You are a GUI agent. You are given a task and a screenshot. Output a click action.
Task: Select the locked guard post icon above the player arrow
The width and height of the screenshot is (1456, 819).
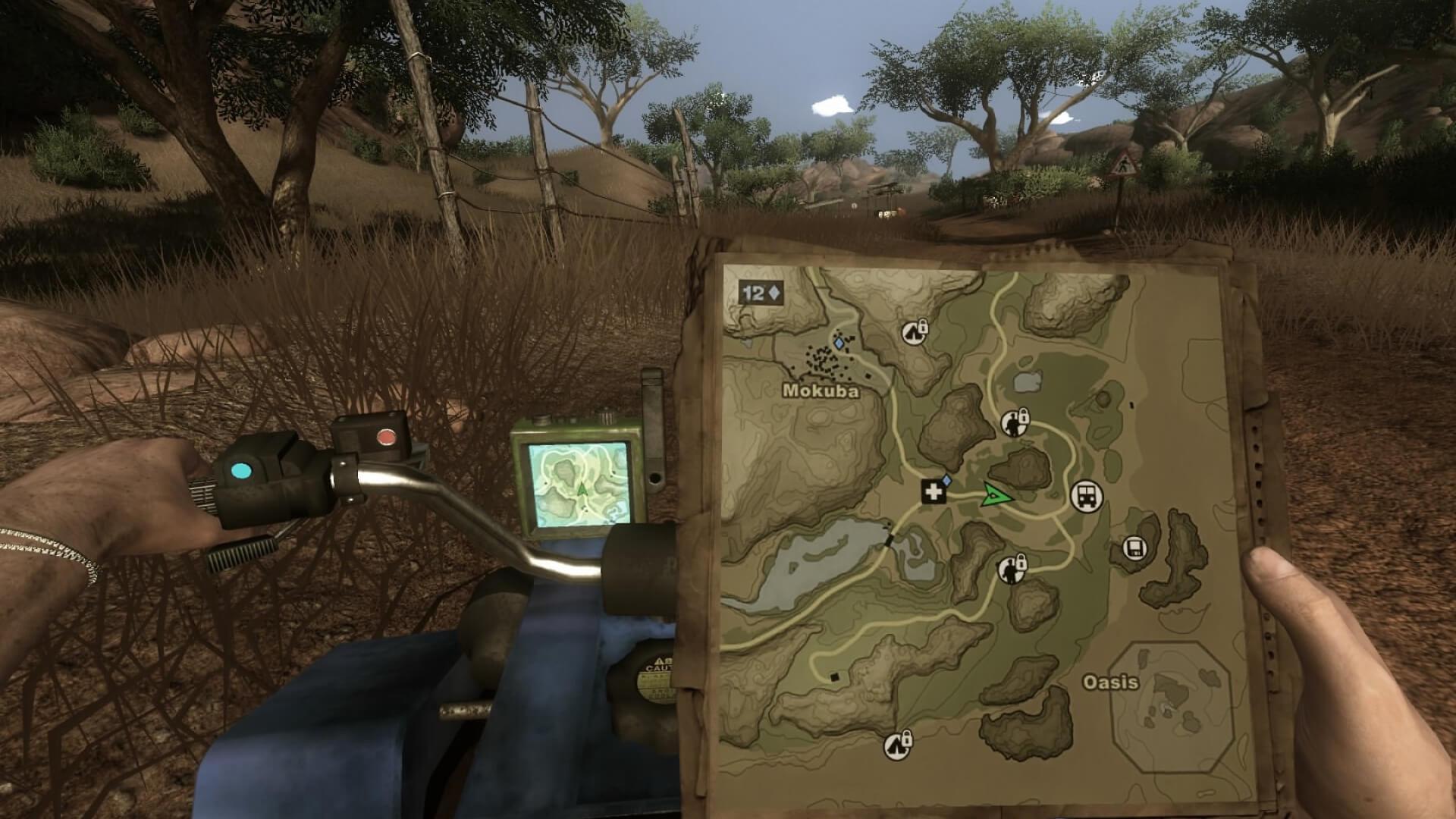point(1012,425)
